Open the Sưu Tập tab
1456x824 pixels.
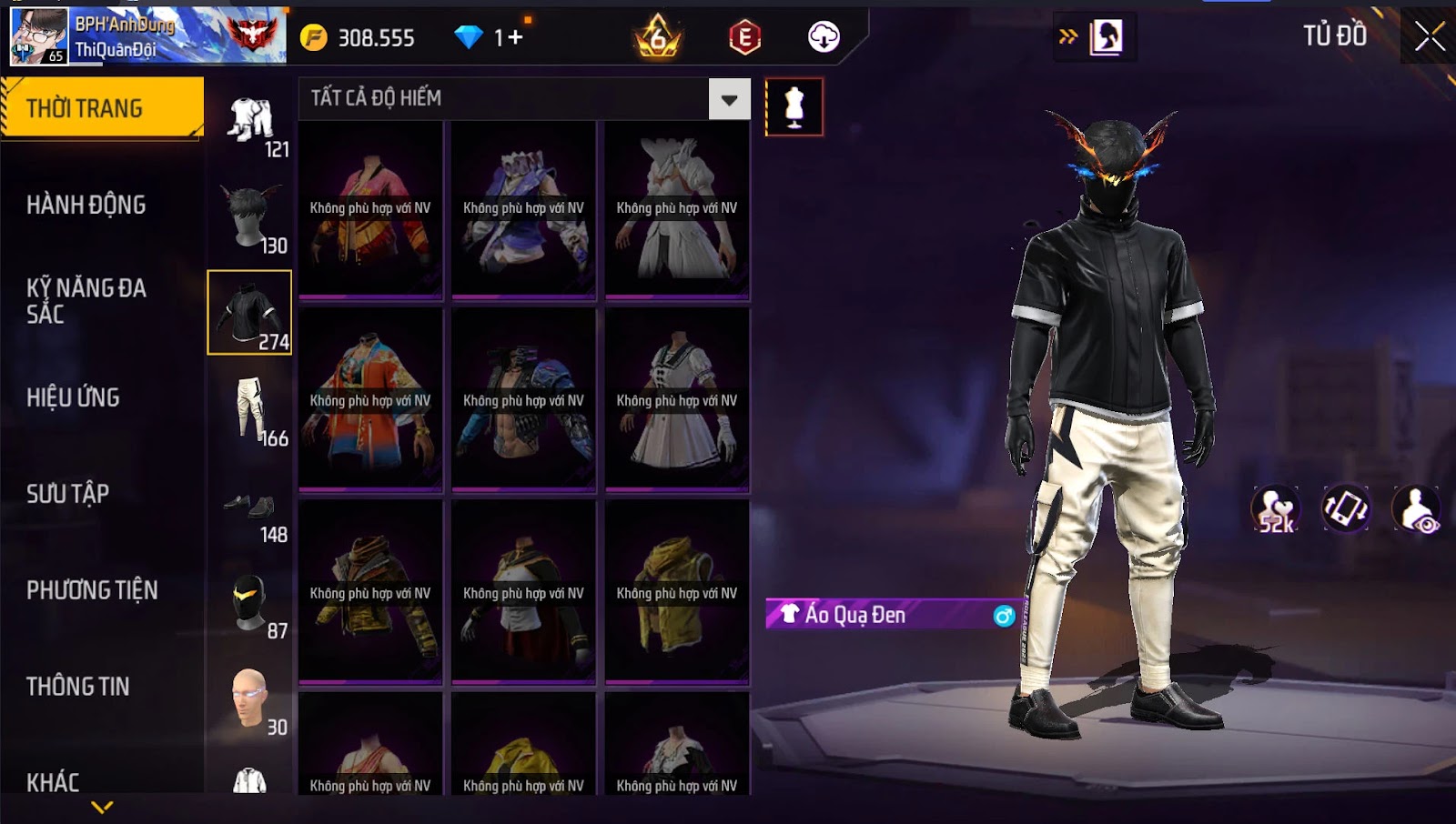click(68, 494)
